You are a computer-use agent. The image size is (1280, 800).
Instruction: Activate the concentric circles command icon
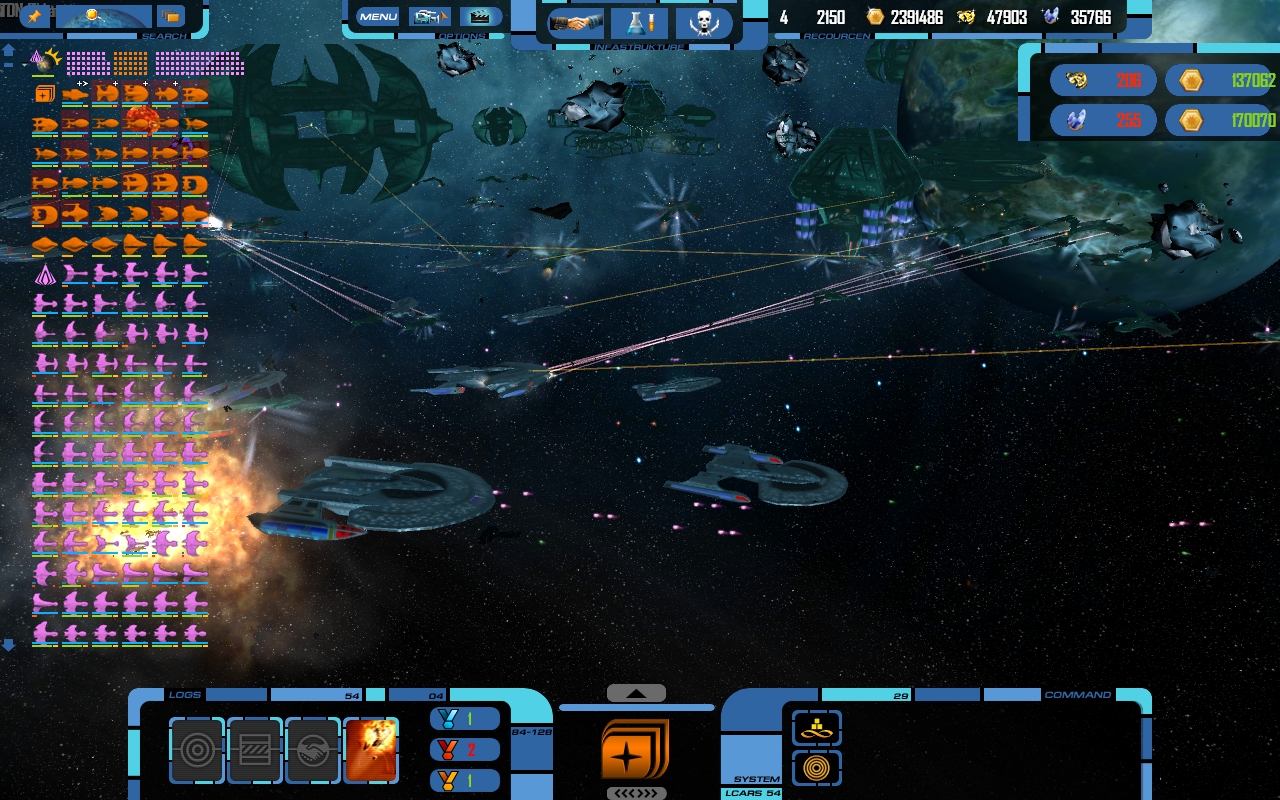tap(817, 768)
